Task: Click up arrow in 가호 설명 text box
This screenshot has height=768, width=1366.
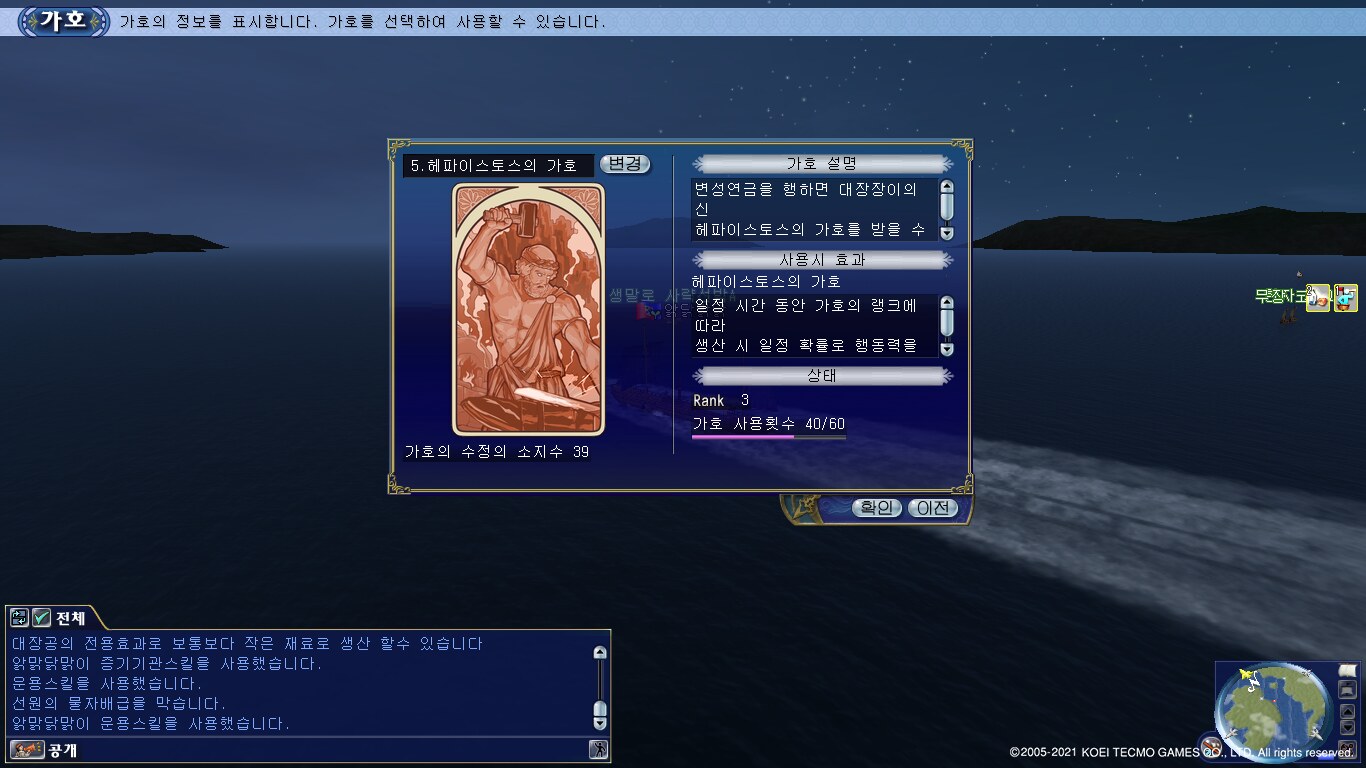Action: (x=947, y=187)
